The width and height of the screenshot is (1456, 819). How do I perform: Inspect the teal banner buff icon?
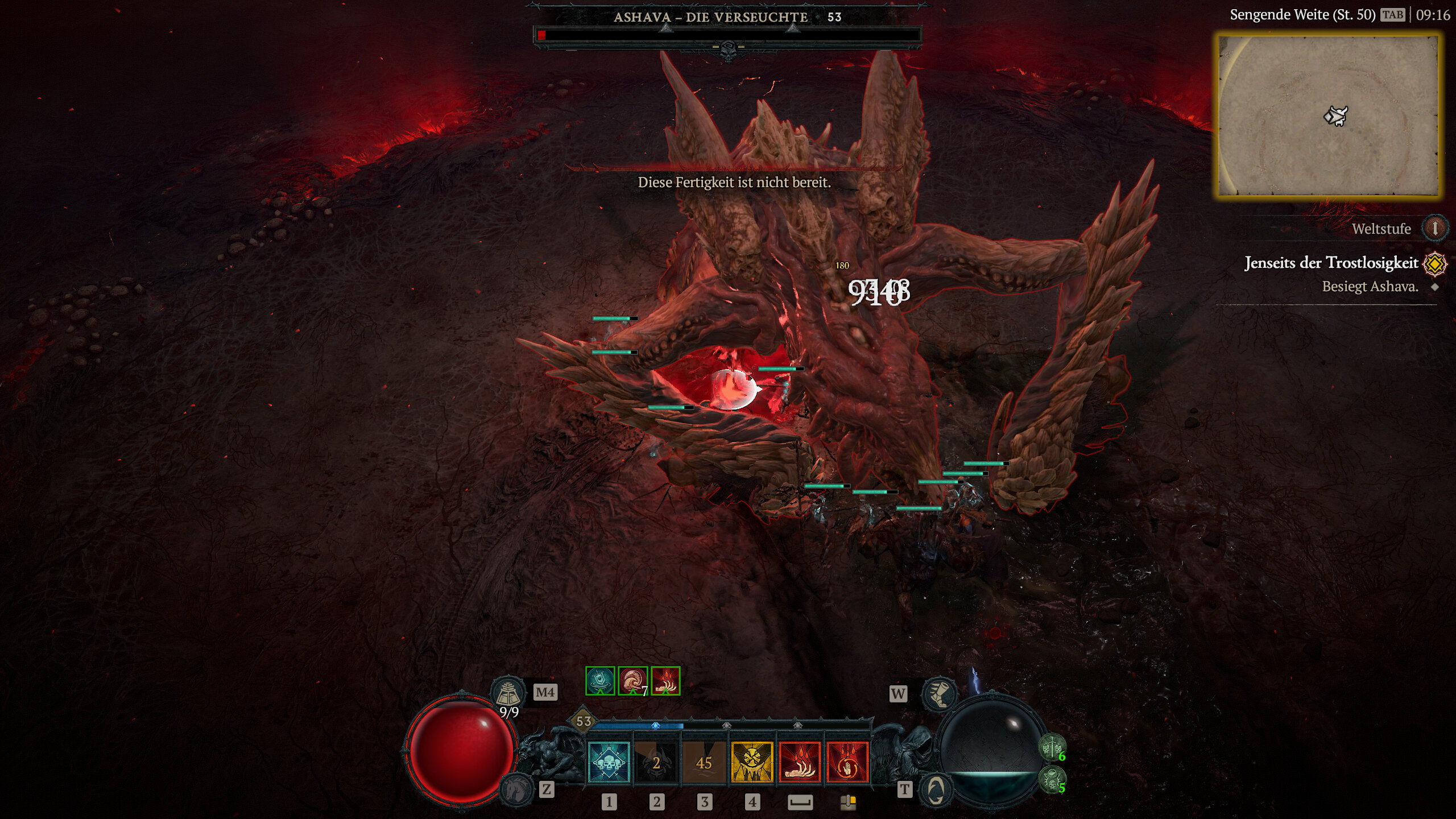click(x=600, y=681)
